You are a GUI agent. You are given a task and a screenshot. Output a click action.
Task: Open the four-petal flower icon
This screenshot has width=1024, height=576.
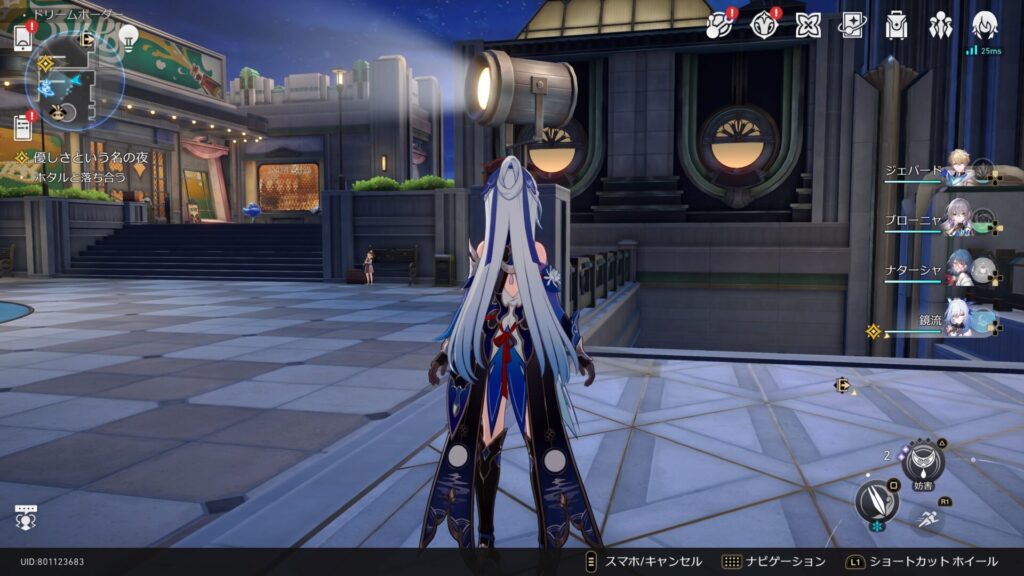pyautogui.click(x=807, y=25)
